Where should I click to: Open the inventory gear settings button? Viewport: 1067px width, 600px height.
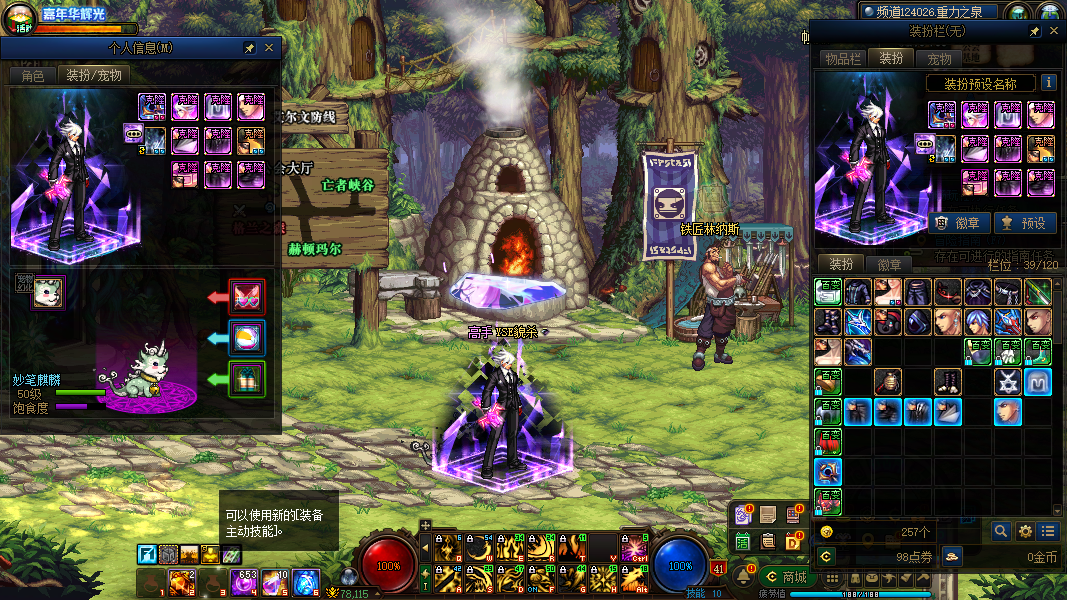(x=1025, y=532)
